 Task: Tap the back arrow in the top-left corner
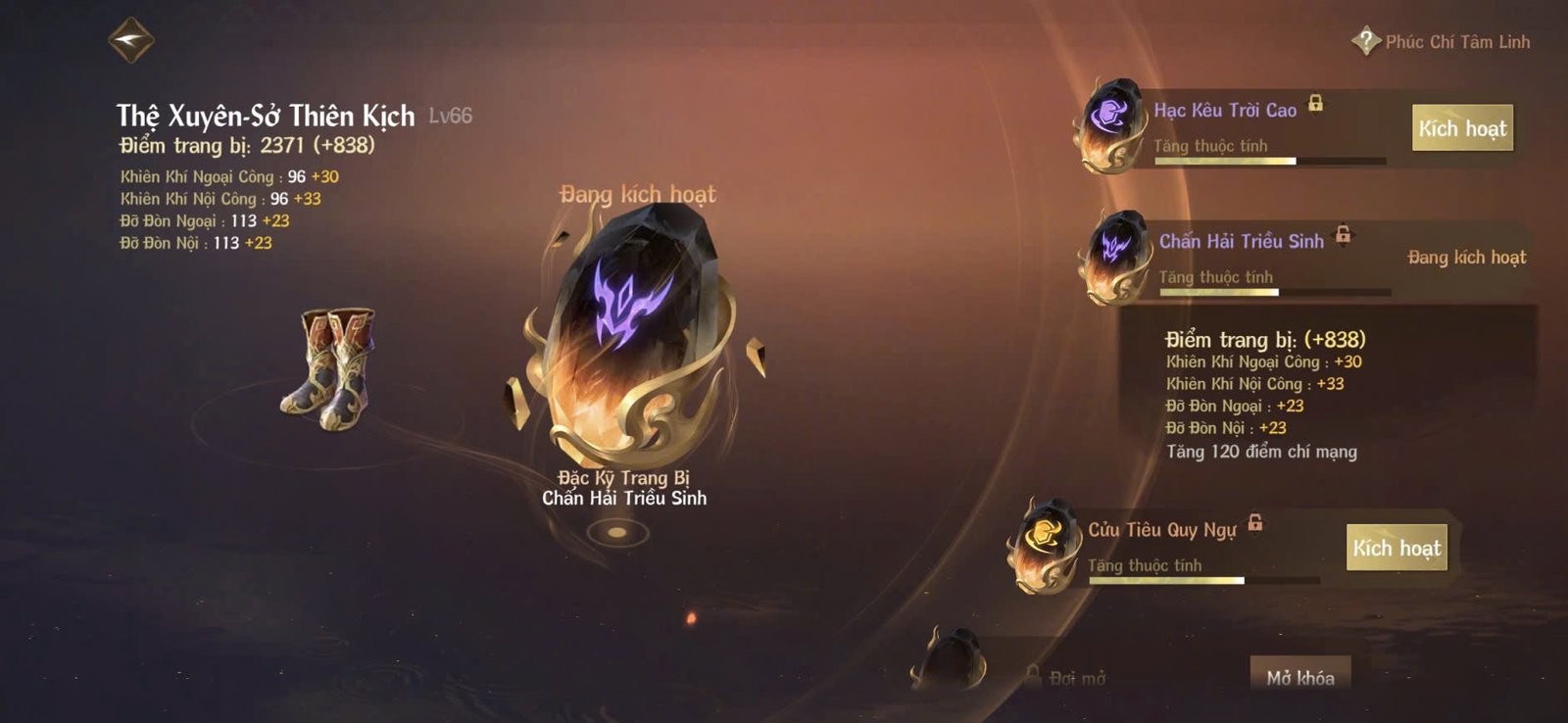131,39
